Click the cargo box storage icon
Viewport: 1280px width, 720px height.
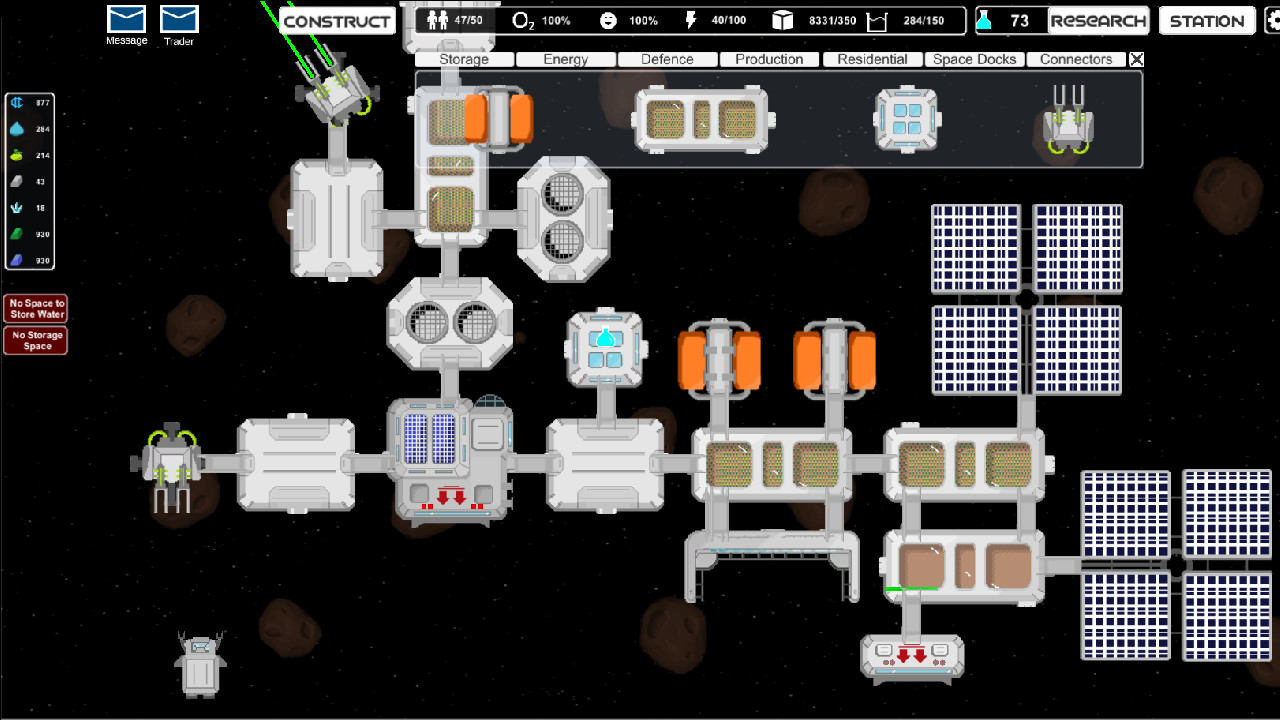782,18
